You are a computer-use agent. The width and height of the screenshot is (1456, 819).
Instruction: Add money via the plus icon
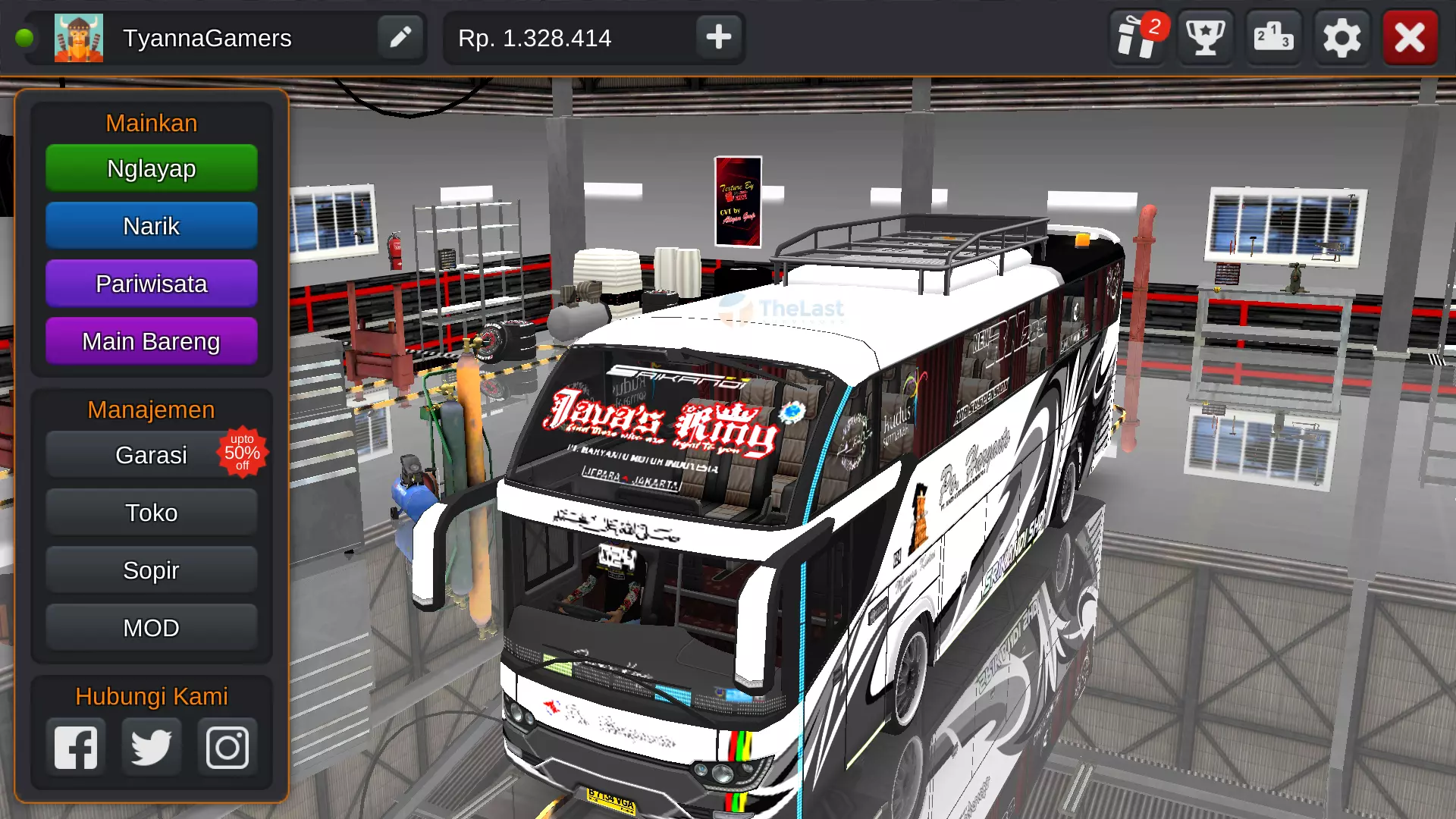[717, 37]
